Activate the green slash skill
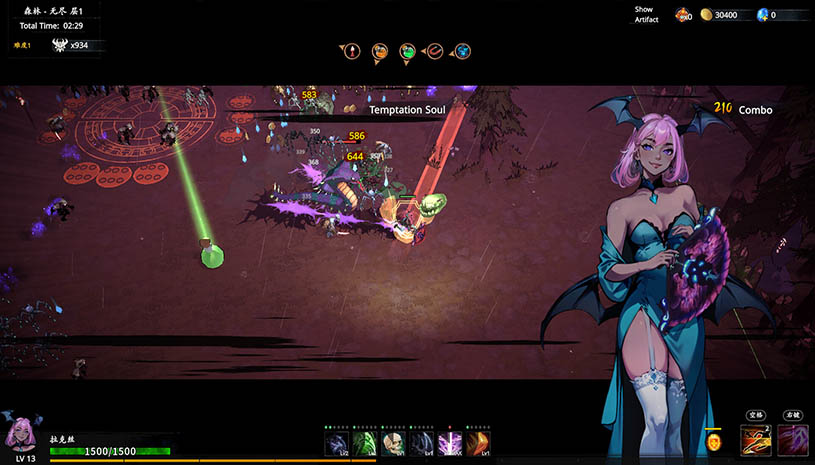Viewport: 815px width, 465px height. [364, 443]
